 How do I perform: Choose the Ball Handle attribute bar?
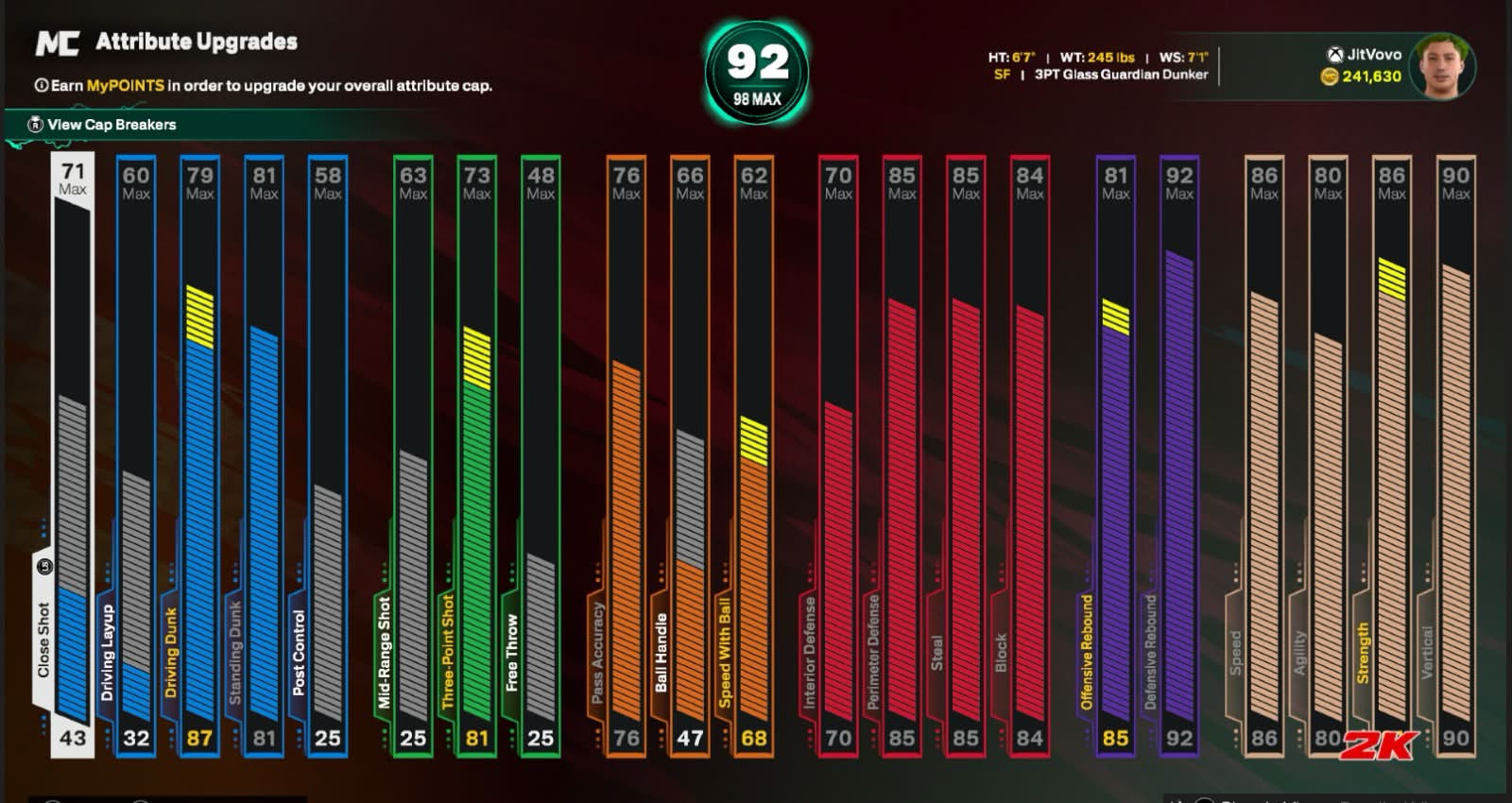click(x=690, y=453)
